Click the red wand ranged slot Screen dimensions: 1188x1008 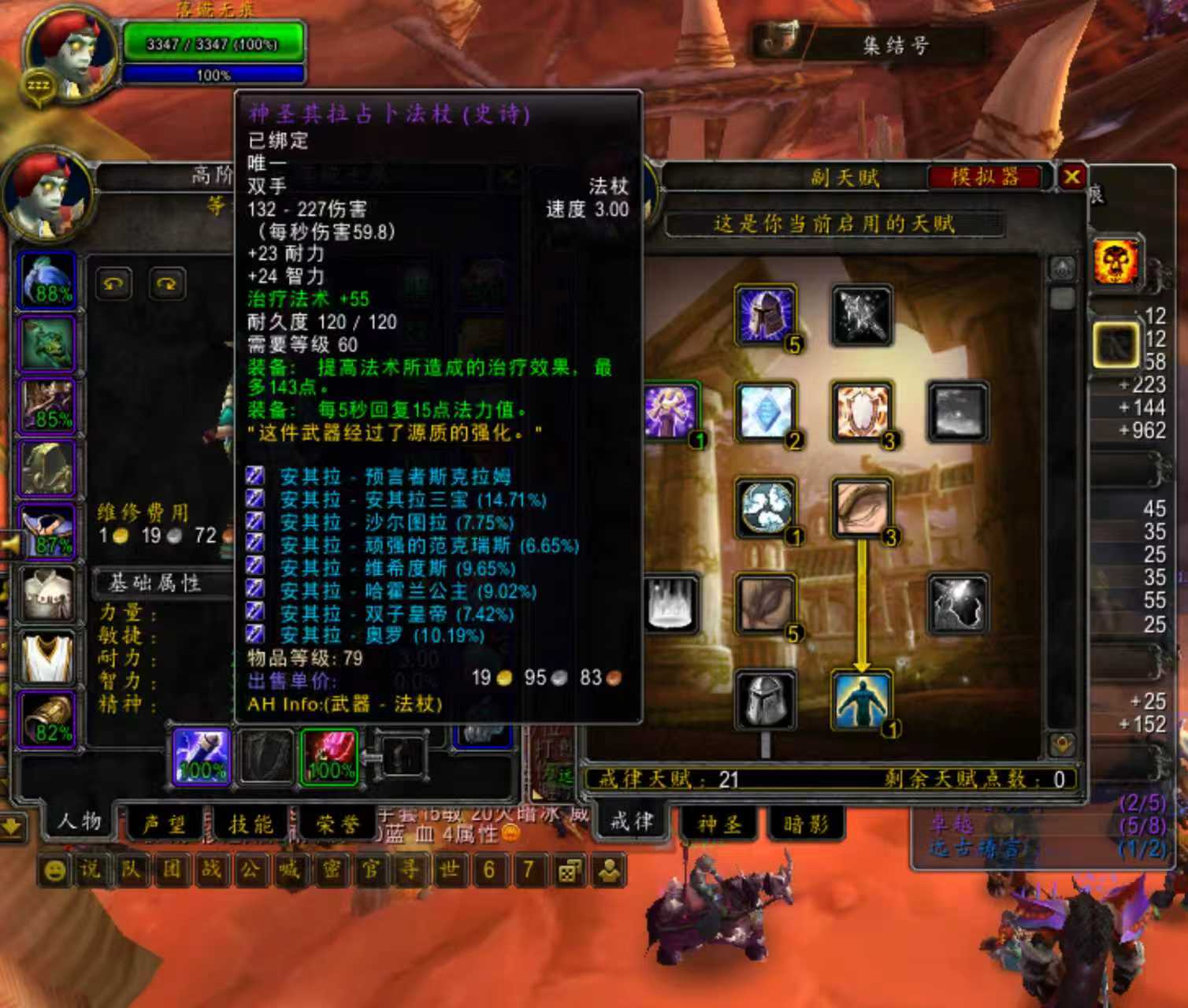(x=329, y=757)
